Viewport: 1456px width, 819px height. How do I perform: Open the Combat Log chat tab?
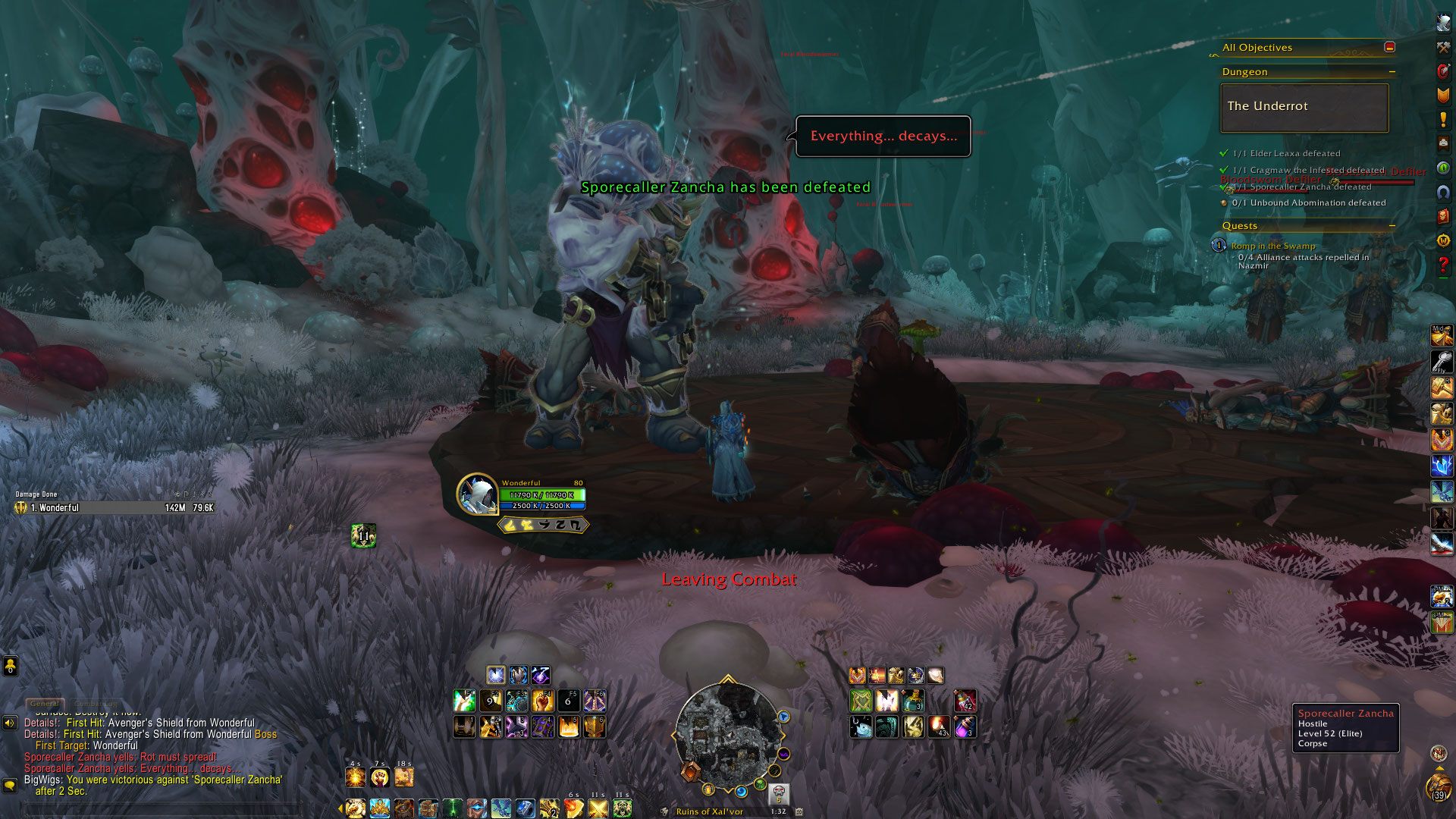click(96, 704)
